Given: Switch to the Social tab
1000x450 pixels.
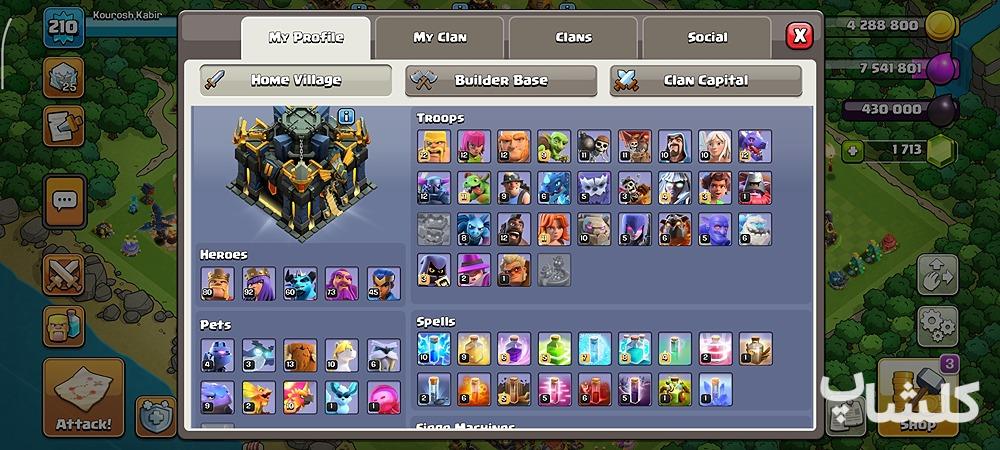Looking at the screenshot, I should [x=707, y=38].
